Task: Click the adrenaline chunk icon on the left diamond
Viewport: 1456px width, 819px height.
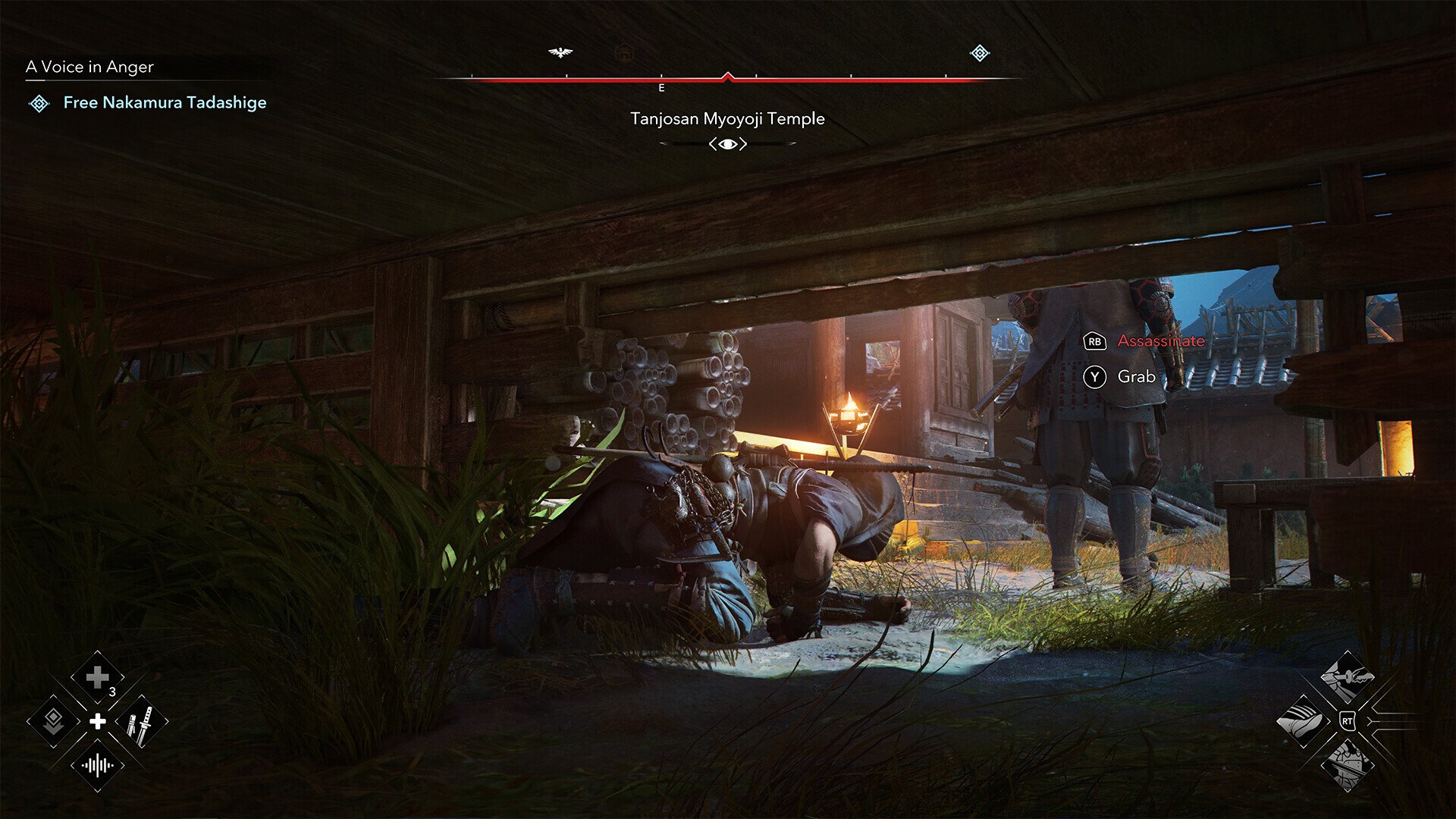Action: coord(55,721)
